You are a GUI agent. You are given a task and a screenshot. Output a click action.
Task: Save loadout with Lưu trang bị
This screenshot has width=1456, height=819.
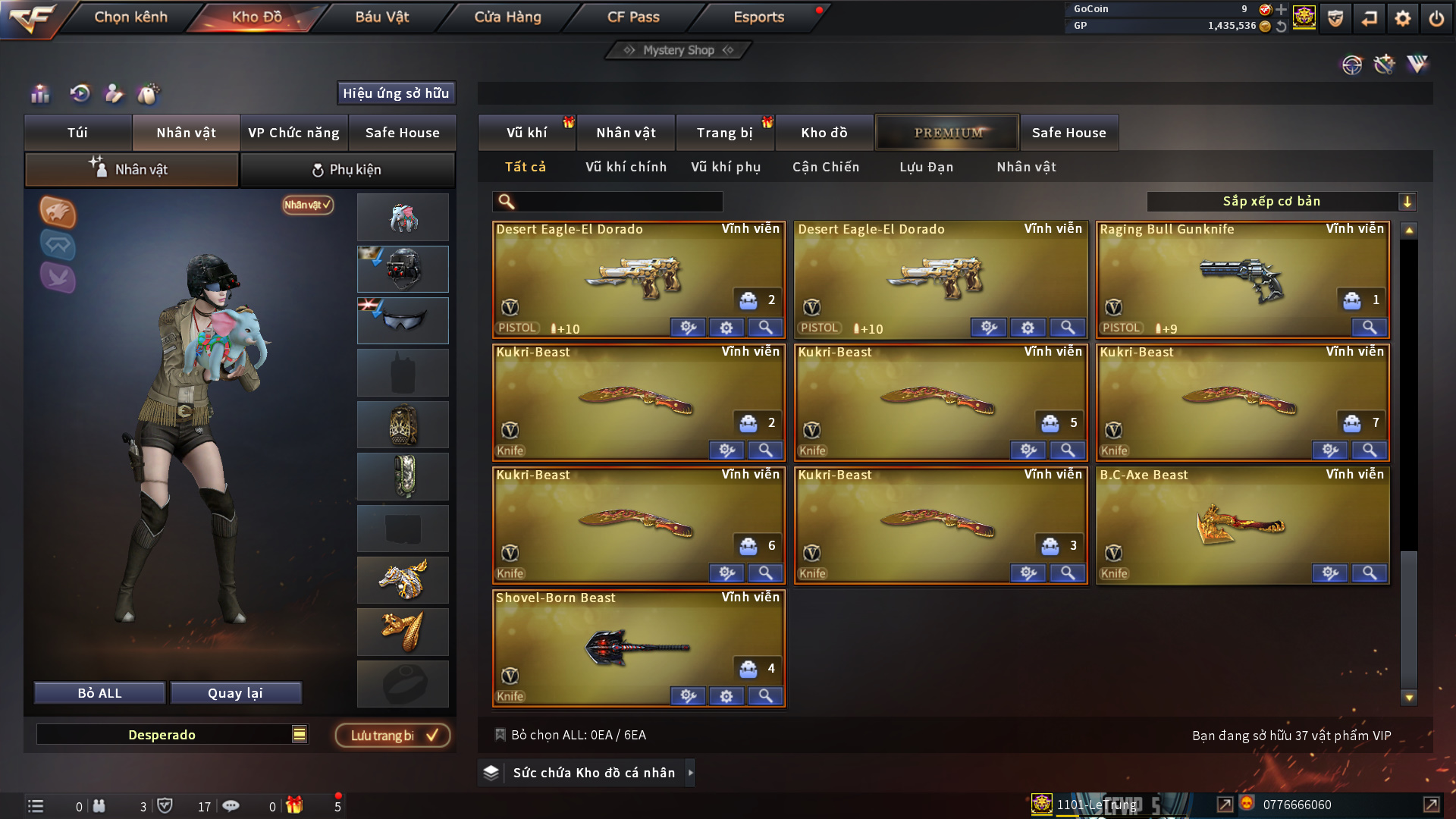tap(392, 735)
